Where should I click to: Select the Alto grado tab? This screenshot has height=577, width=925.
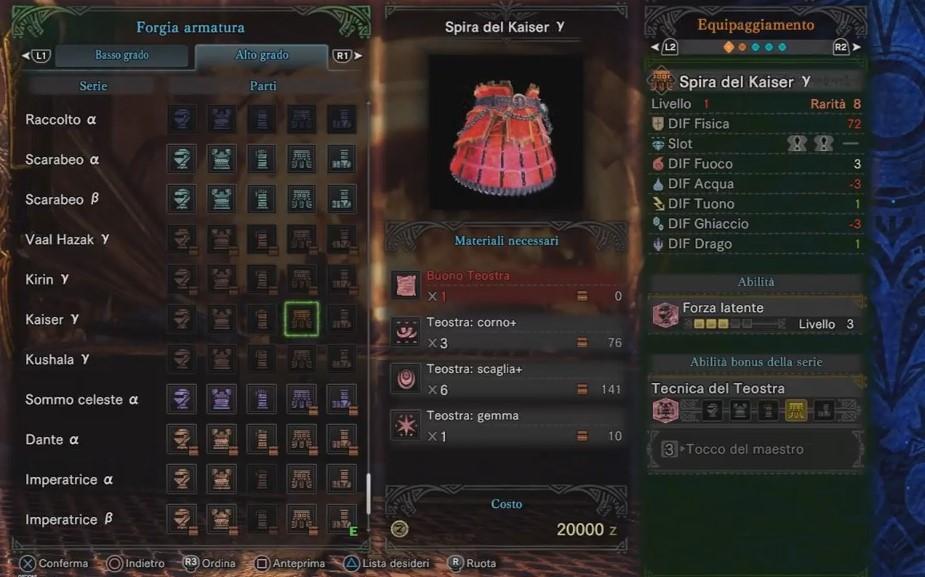coord(261,56)
